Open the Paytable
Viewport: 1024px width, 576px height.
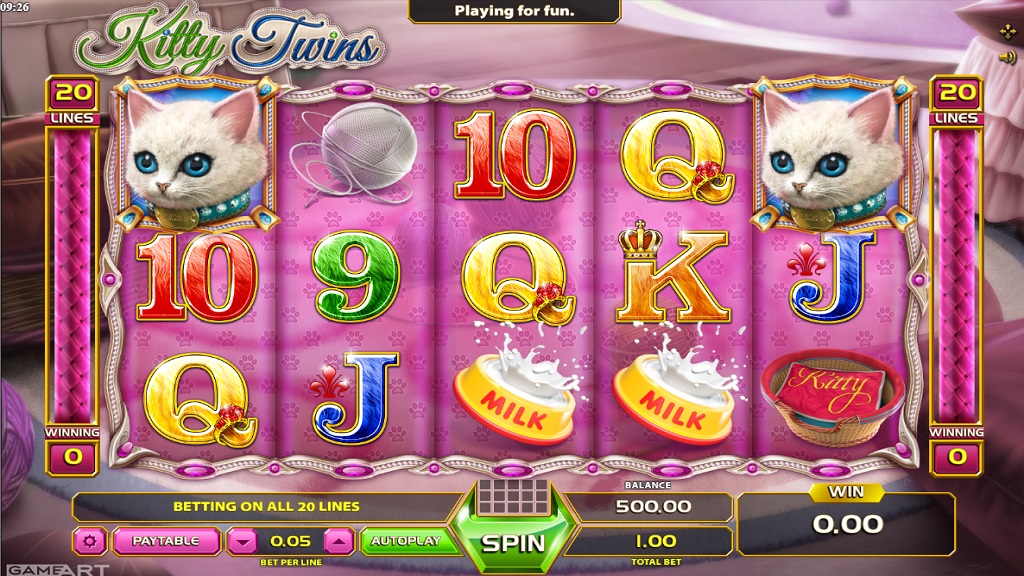pos(165,541)
